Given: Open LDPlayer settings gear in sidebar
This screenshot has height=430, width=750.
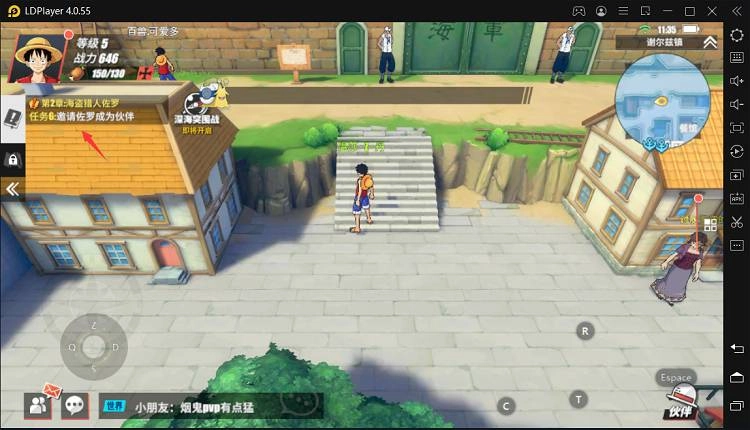Looking at the screenshot, I should coord(737,35).
